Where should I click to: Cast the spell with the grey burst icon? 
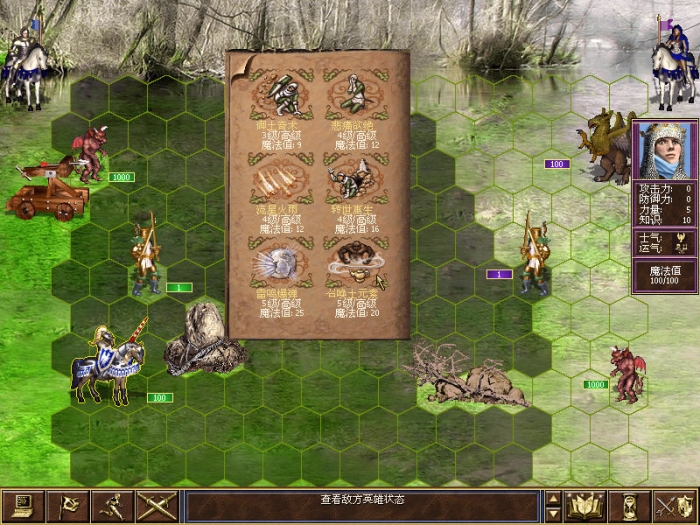pyautogui.click(x=280, y=265)
